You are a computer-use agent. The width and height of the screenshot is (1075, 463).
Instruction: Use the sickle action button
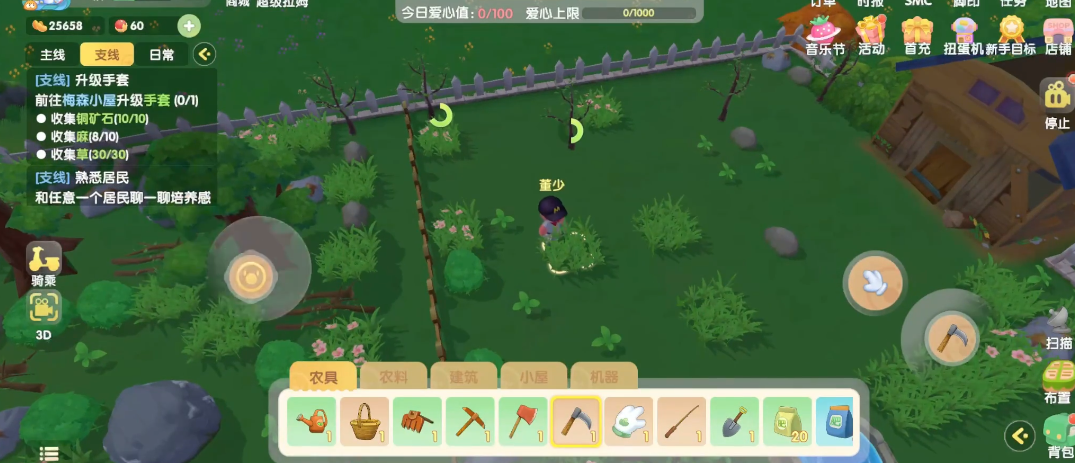[x=948, y=338]
